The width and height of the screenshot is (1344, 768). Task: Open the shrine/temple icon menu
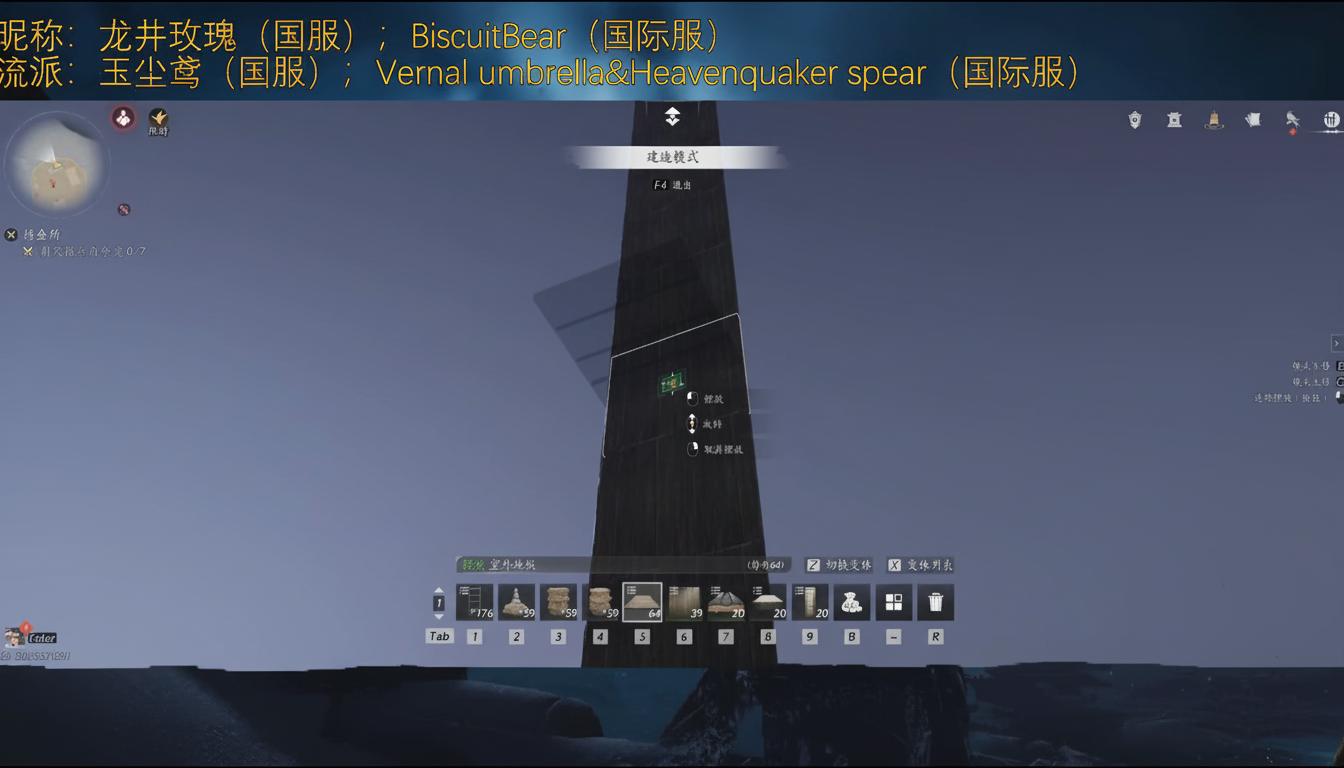pyautogui.click(x=1172, y=121)
